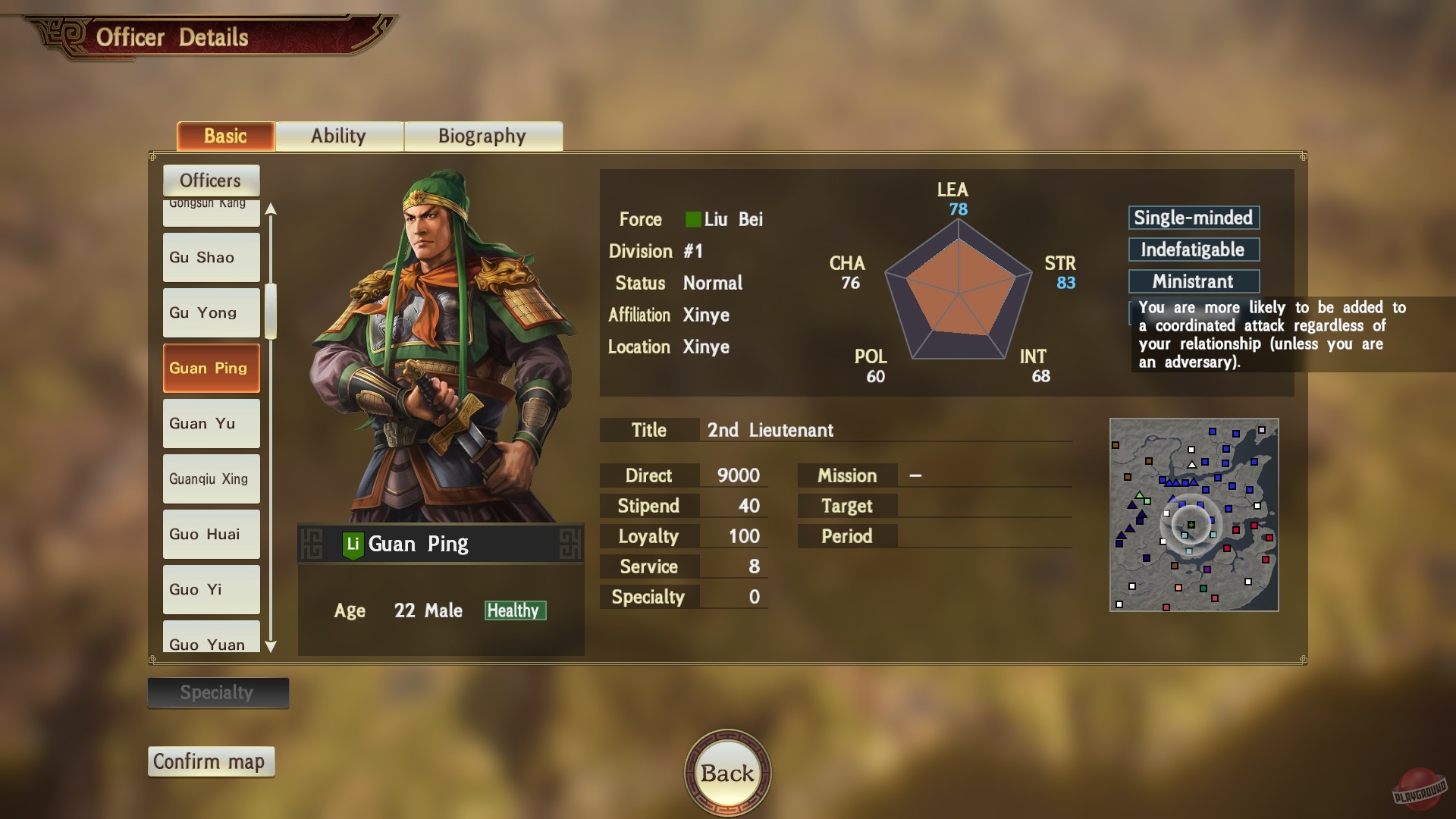Viewport: 1456px width, 819px height.
Task: Click the minimap in the lower right
Action: [1194, 516]
